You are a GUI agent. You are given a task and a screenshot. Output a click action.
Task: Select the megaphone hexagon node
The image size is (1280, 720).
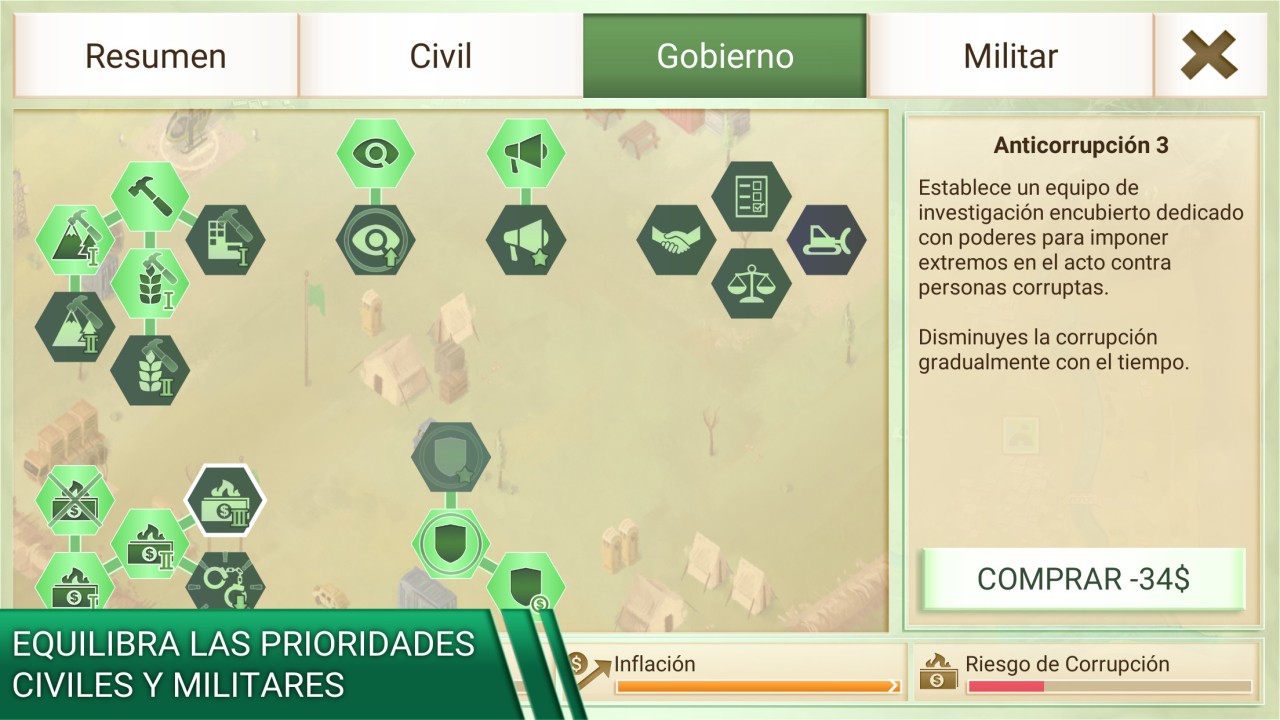pyautogui.click(x=526, y=153)
